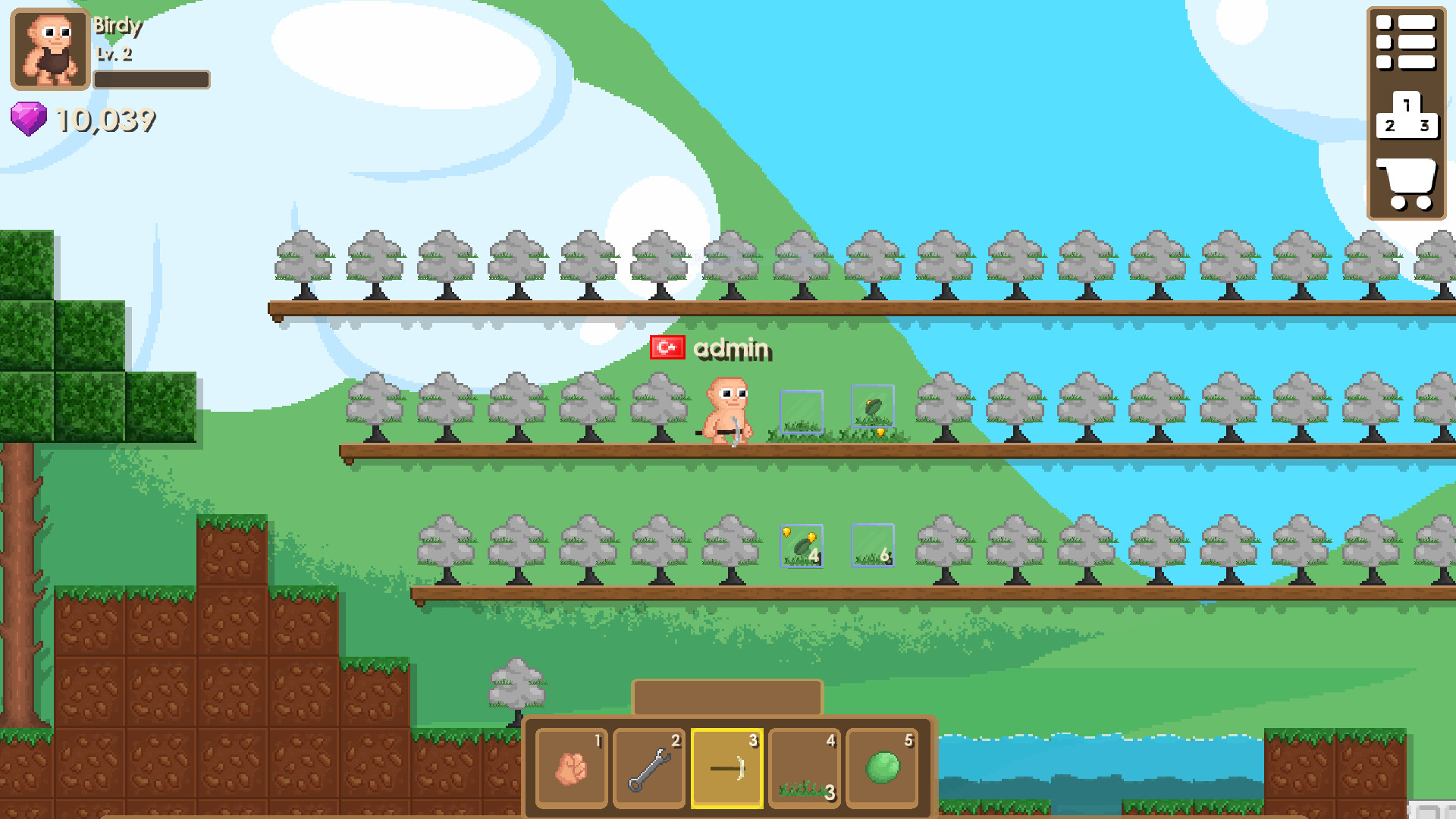Click admin's player name label
Viewport: 1456px width, 819px height.
pyautogui.click(x=732, y=350)
